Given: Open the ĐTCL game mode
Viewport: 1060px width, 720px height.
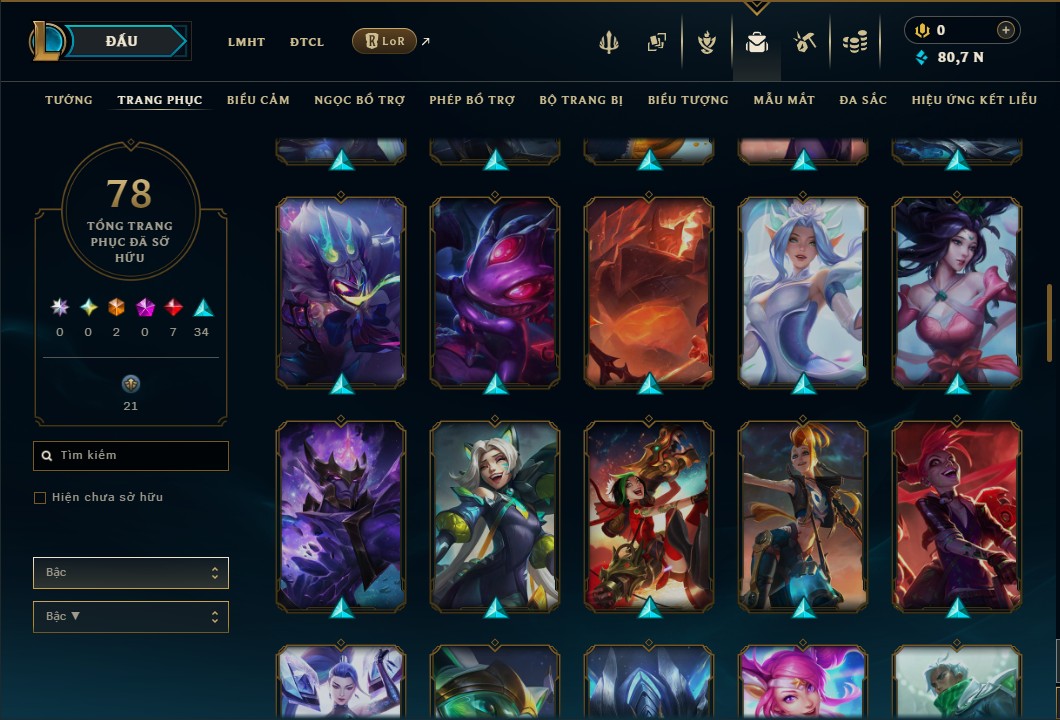Looking at the screenshot, I should click(307, 42).
